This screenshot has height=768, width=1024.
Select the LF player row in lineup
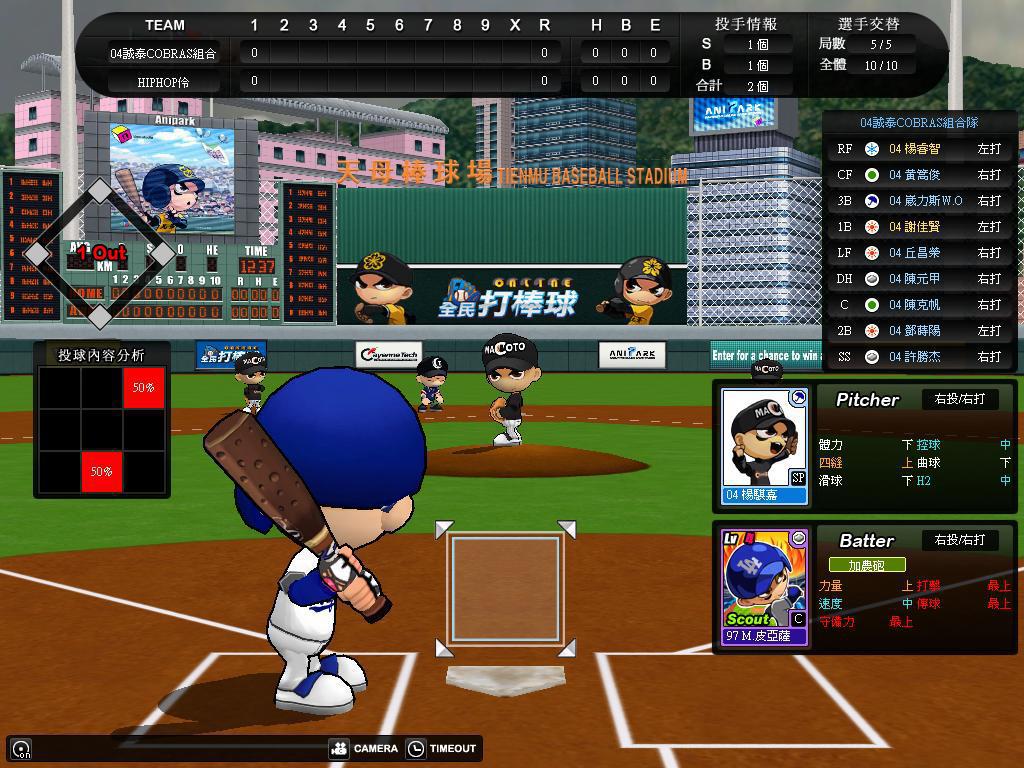coord(919,253)
